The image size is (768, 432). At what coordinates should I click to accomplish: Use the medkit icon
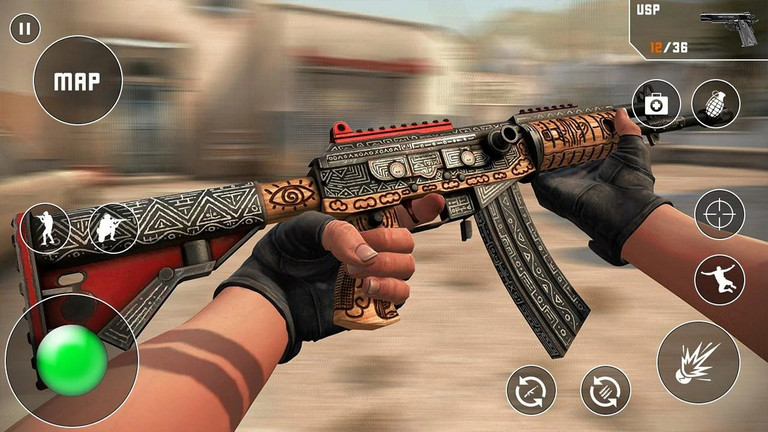coord(656,104)
